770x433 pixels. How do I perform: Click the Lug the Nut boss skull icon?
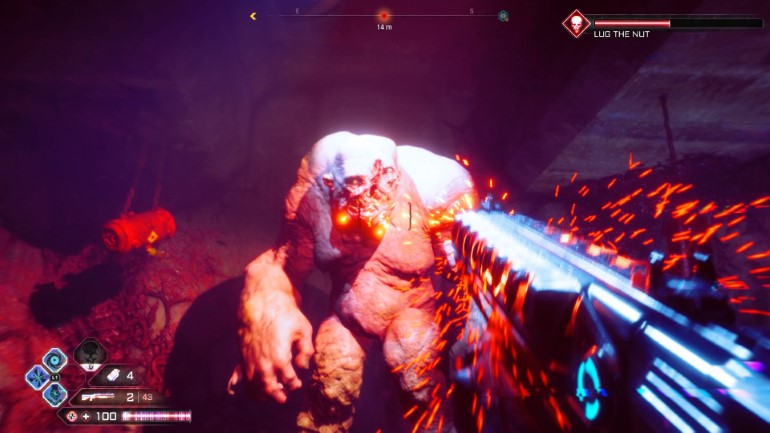pos(576,23)
